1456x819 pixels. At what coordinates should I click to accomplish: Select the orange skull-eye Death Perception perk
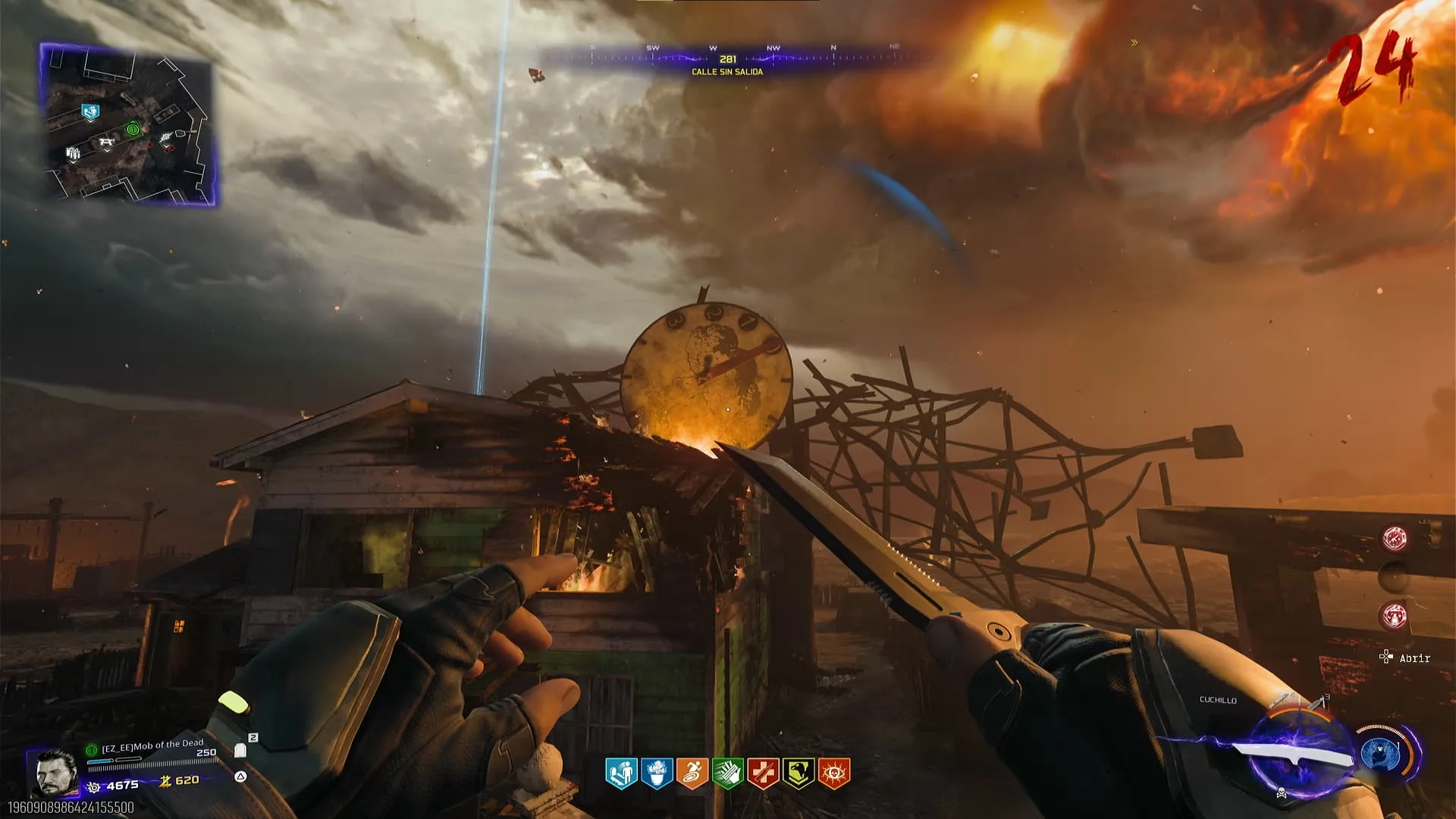(834, 773)
